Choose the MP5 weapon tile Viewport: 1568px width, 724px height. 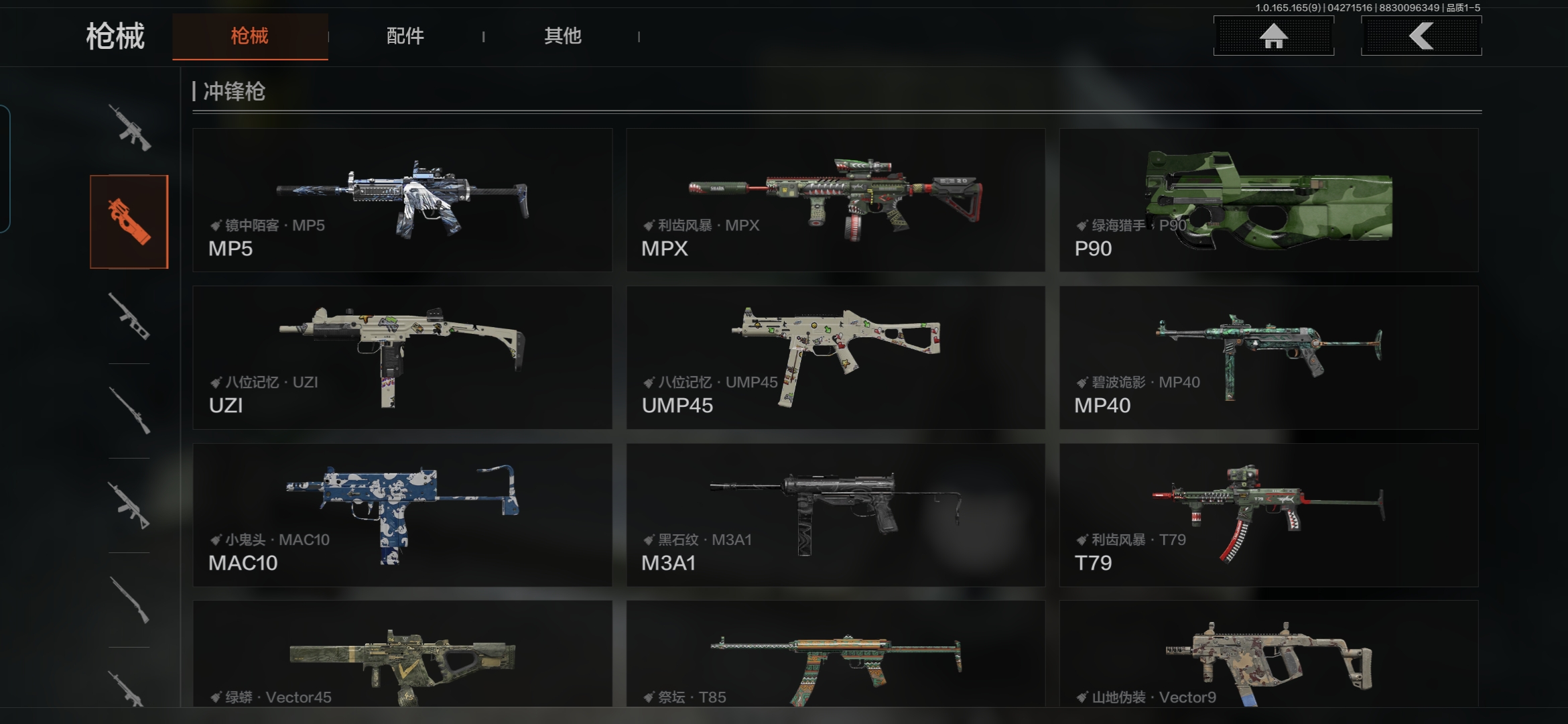[402, 200]
